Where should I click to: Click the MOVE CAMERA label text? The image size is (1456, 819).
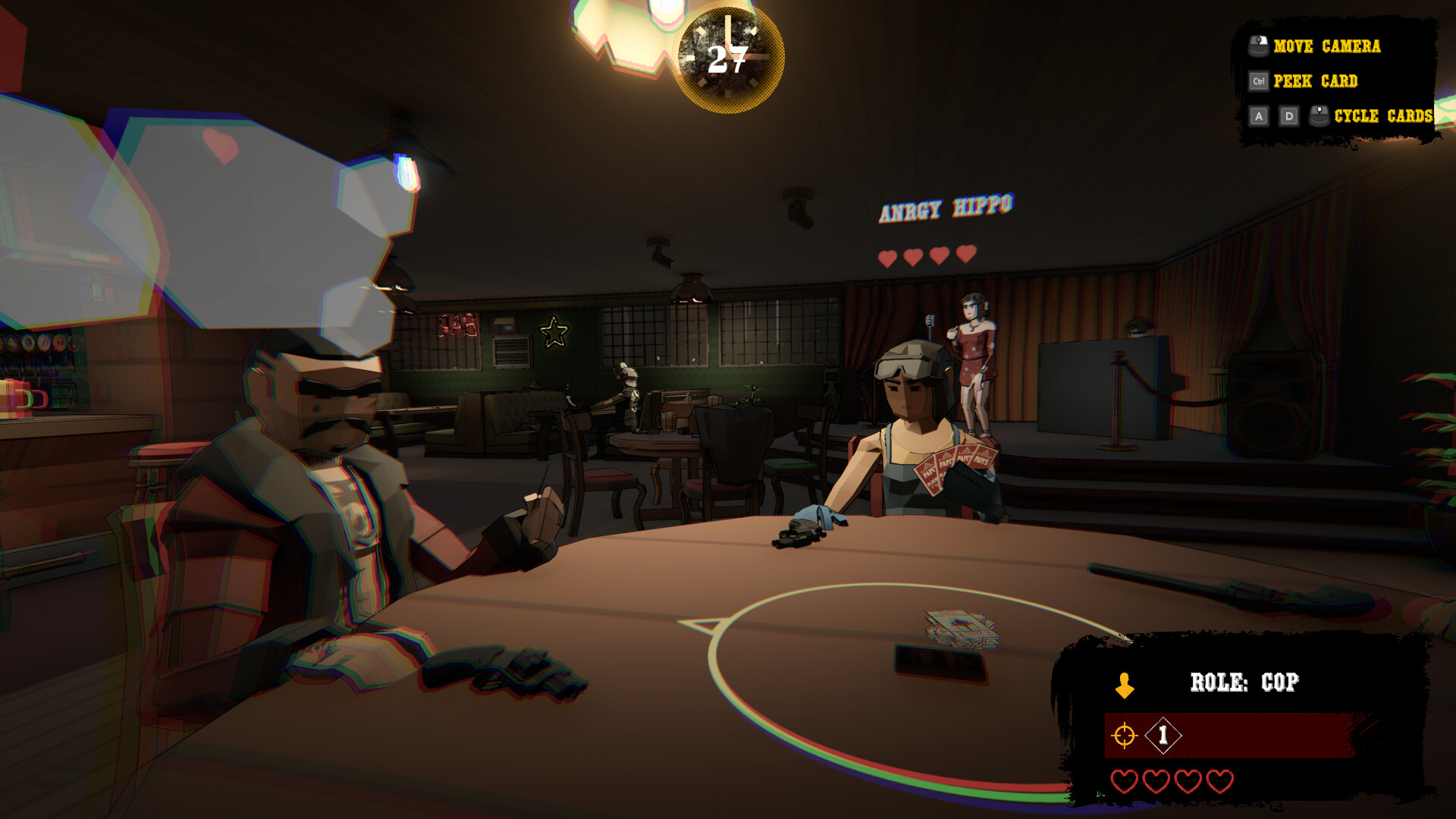coord(1327,47)
